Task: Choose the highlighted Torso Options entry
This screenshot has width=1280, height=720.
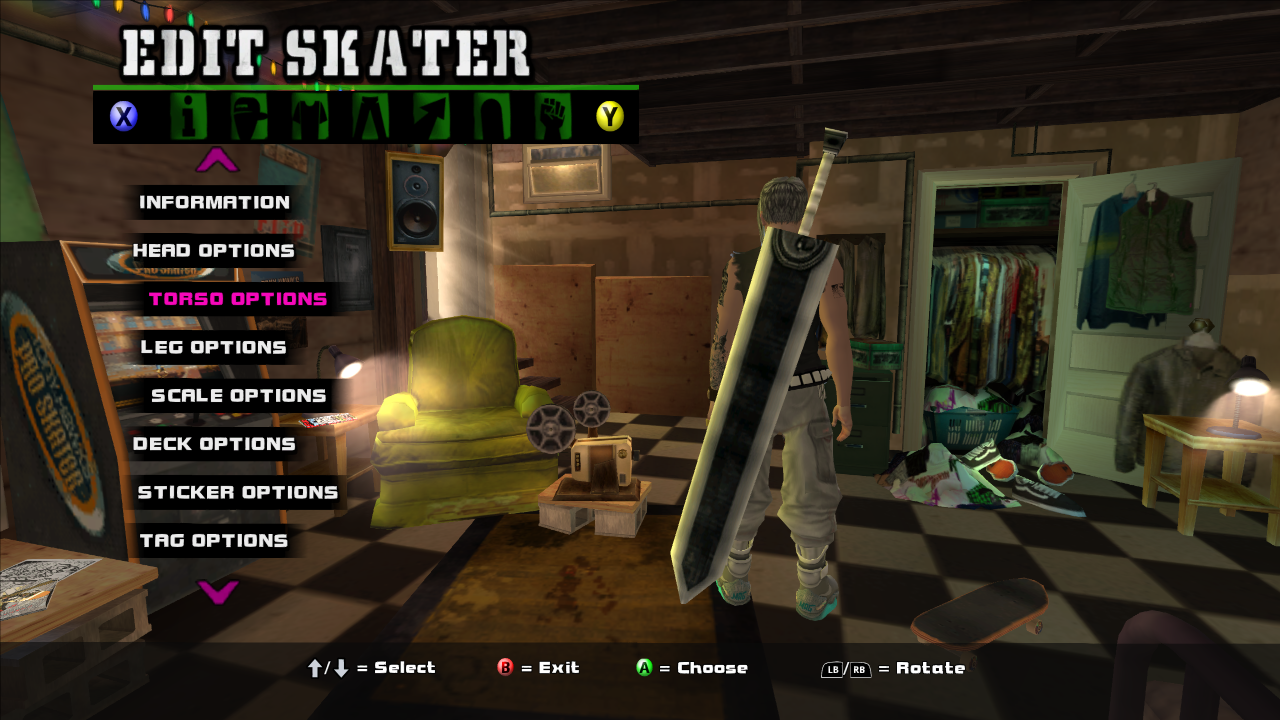Action: (x=238, y=299)
